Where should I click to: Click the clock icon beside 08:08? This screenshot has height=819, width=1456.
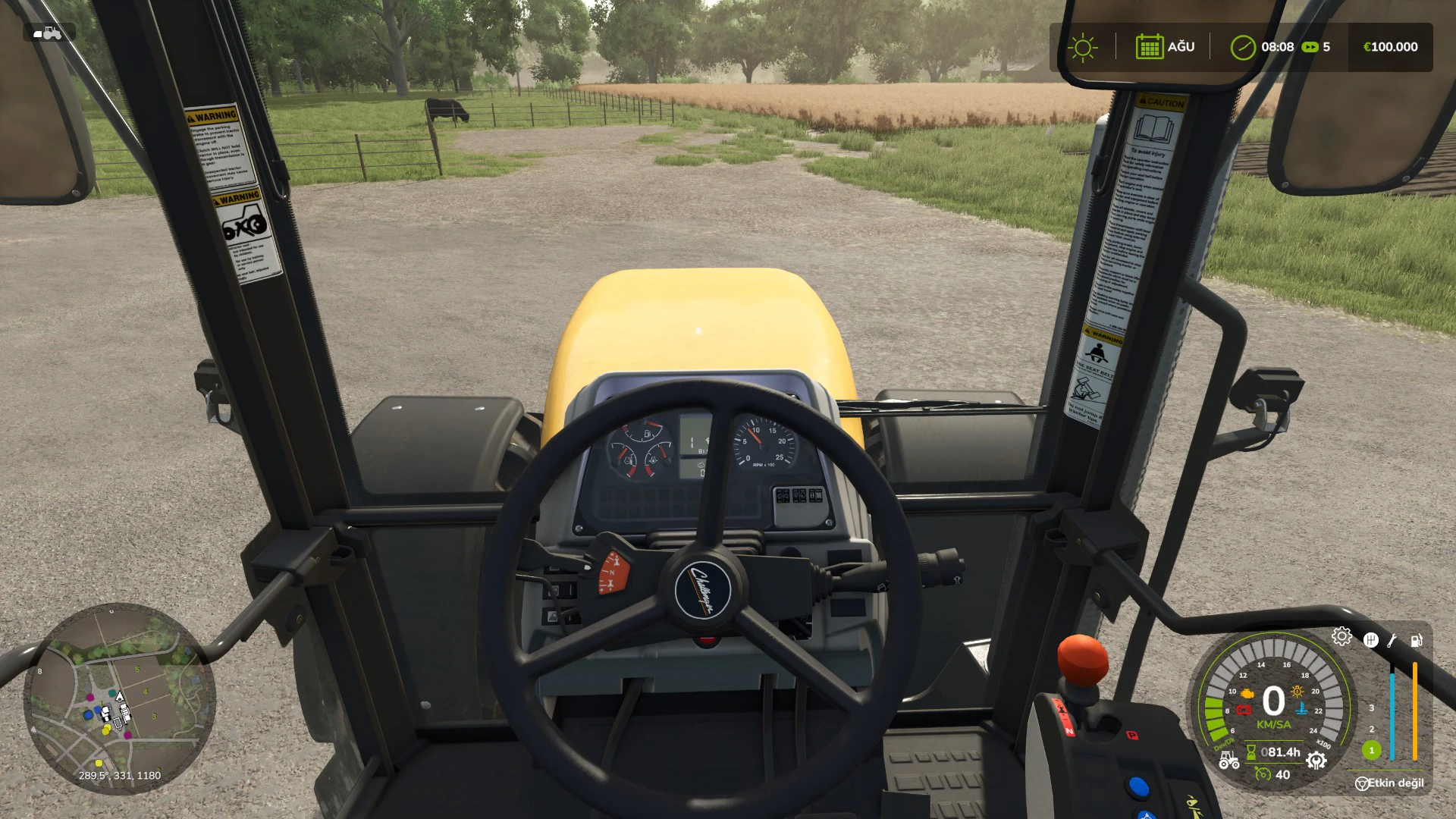[x=1244, y=47]
